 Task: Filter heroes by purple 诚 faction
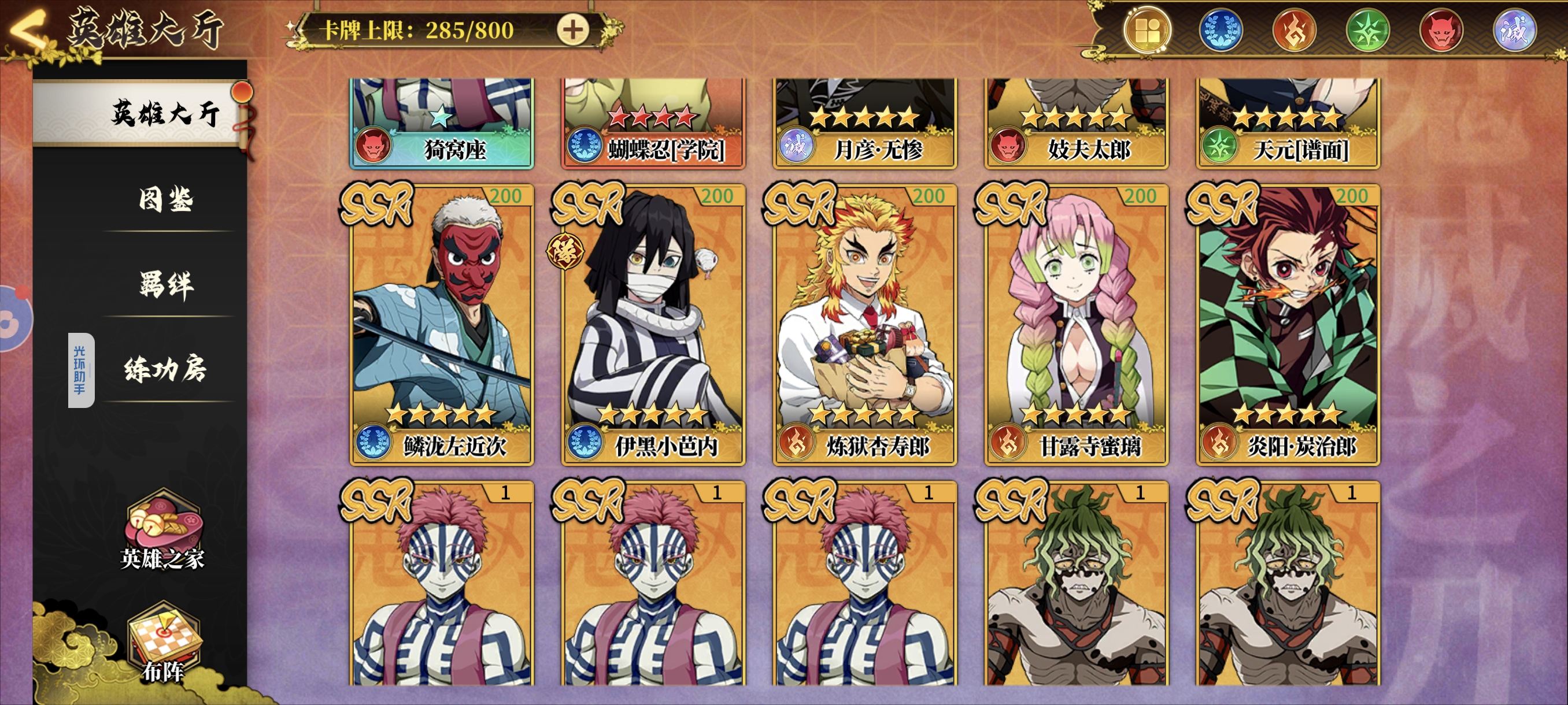click(x=1514, y=31)
